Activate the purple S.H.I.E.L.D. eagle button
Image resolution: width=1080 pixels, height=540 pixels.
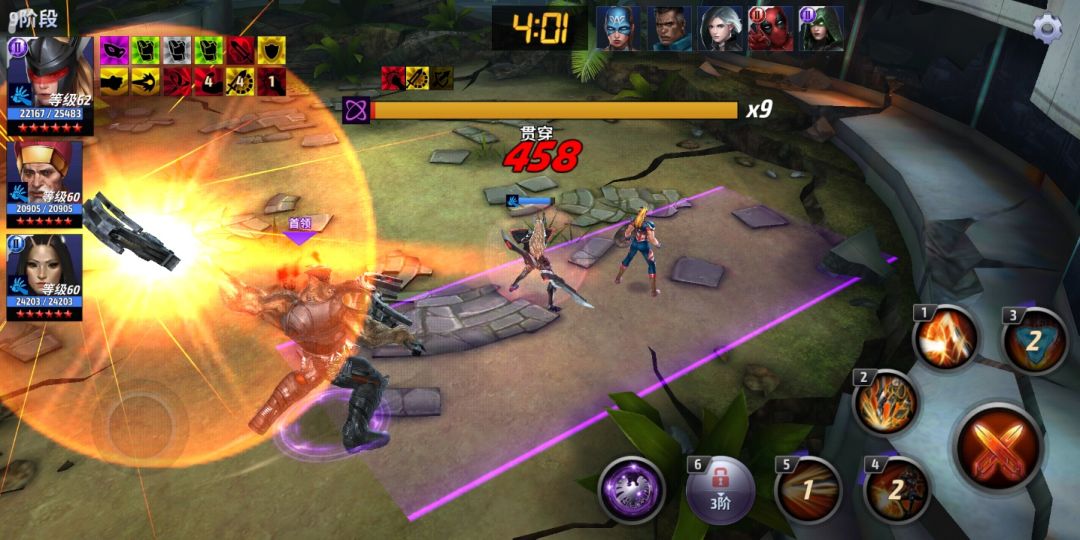point(632,489)
